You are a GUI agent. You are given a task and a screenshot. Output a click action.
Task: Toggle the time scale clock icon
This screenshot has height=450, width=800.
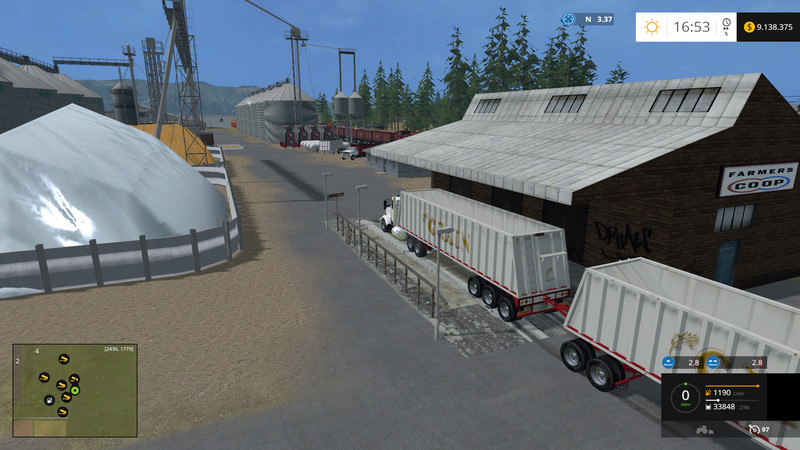click(726, 26)
